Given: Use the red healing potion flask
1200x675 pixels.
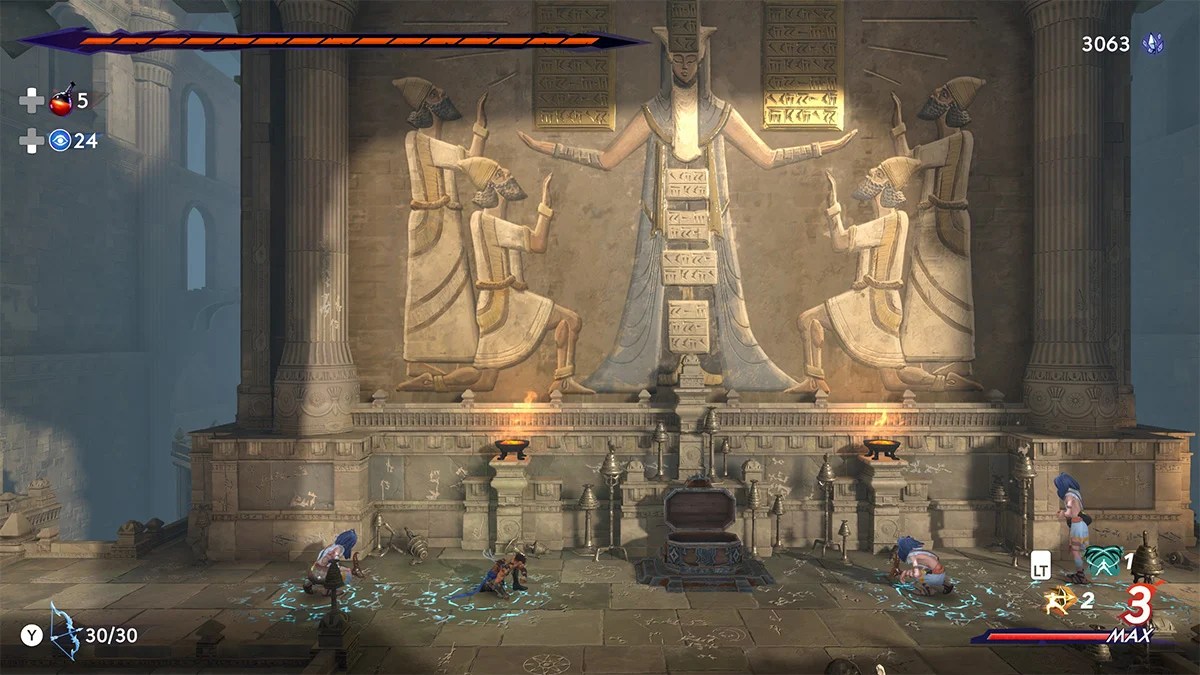Looking at the screenshot, I should [60, 100].
